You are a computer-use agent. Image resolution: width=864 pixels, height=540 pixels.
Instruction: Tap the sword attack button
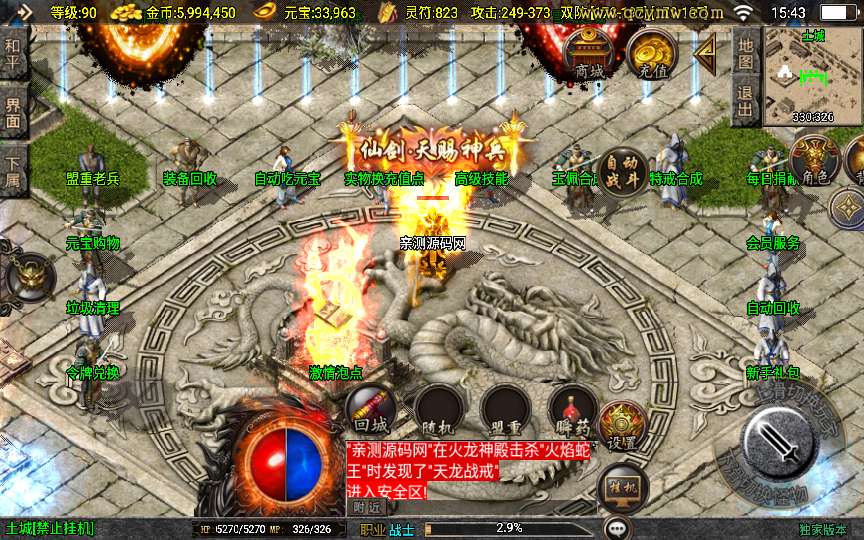783,442
